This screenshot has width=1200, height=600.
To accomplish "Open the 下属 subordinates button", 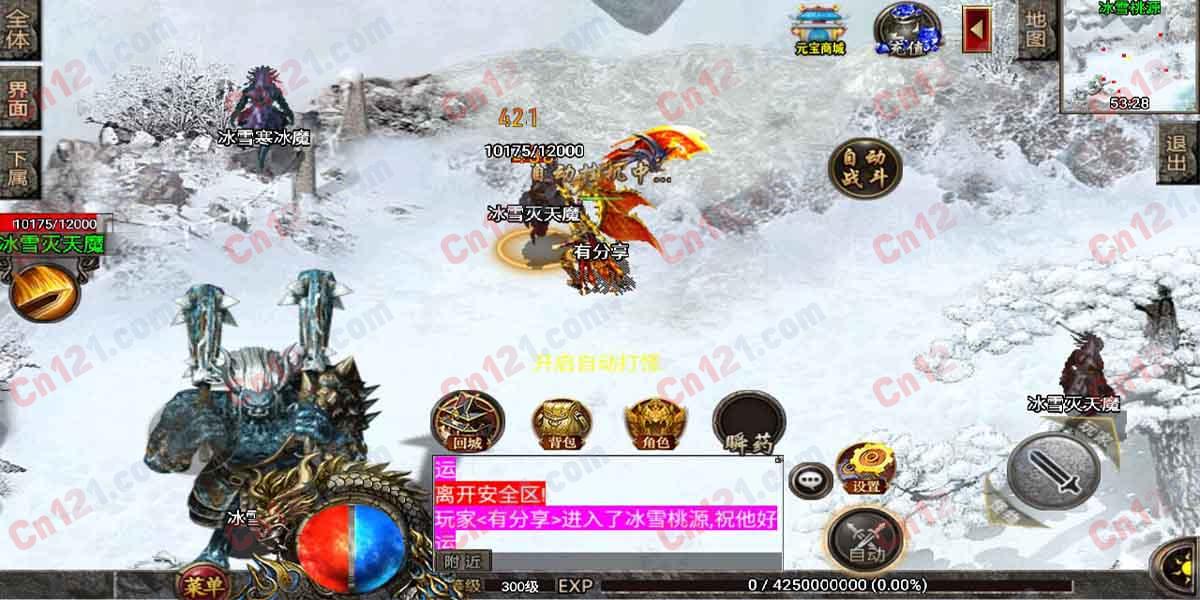I will tap(18, 165).
